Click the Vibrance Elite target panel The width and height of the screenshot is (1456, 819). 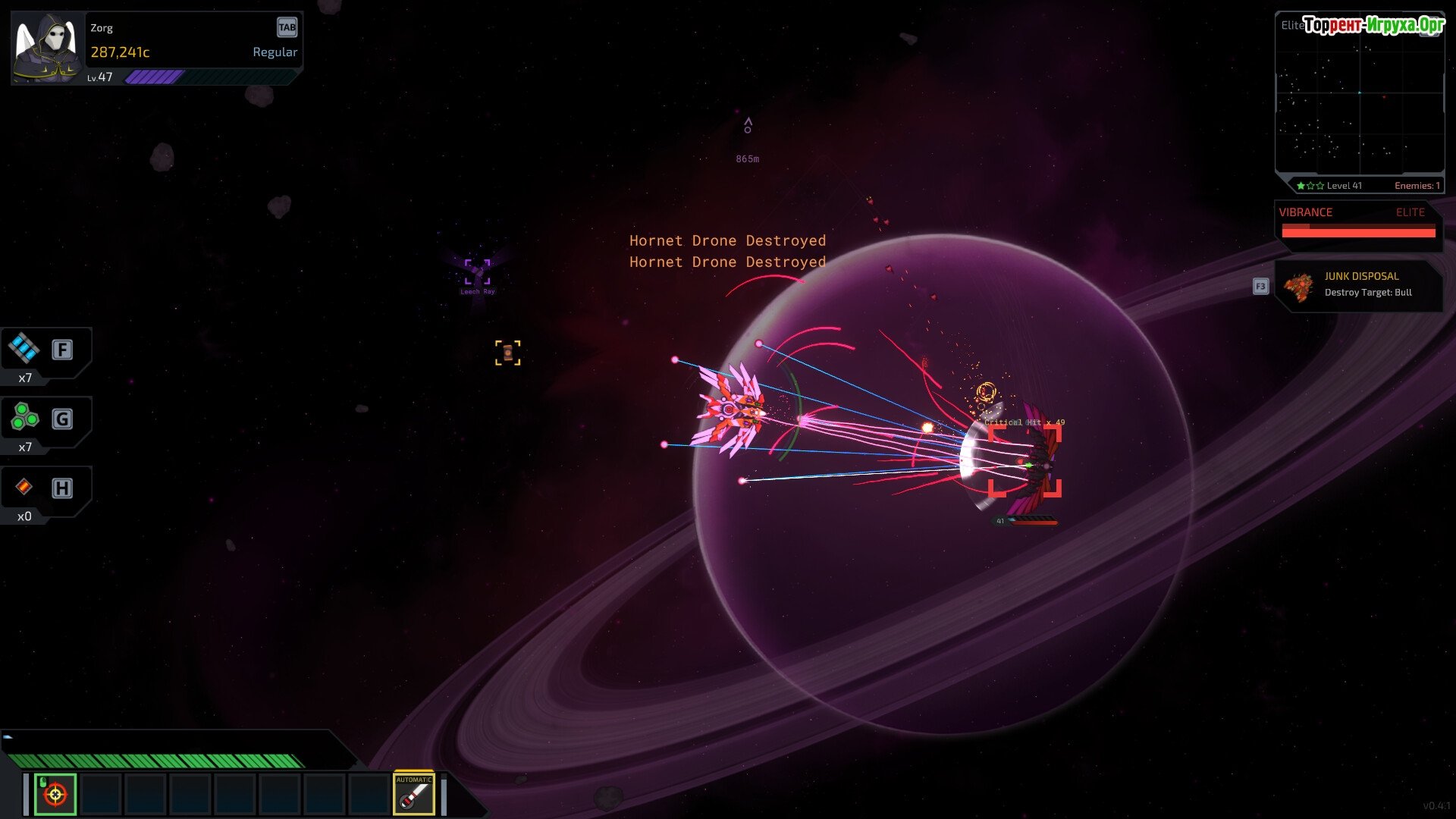tap(1357, 223)
